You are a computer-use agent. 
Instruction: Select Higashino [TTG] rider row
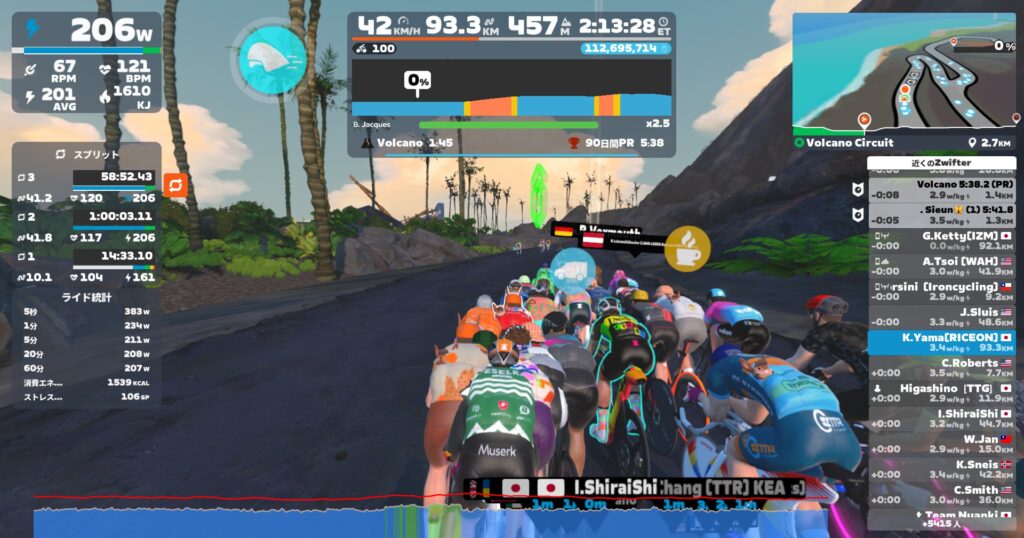(940, 392)
